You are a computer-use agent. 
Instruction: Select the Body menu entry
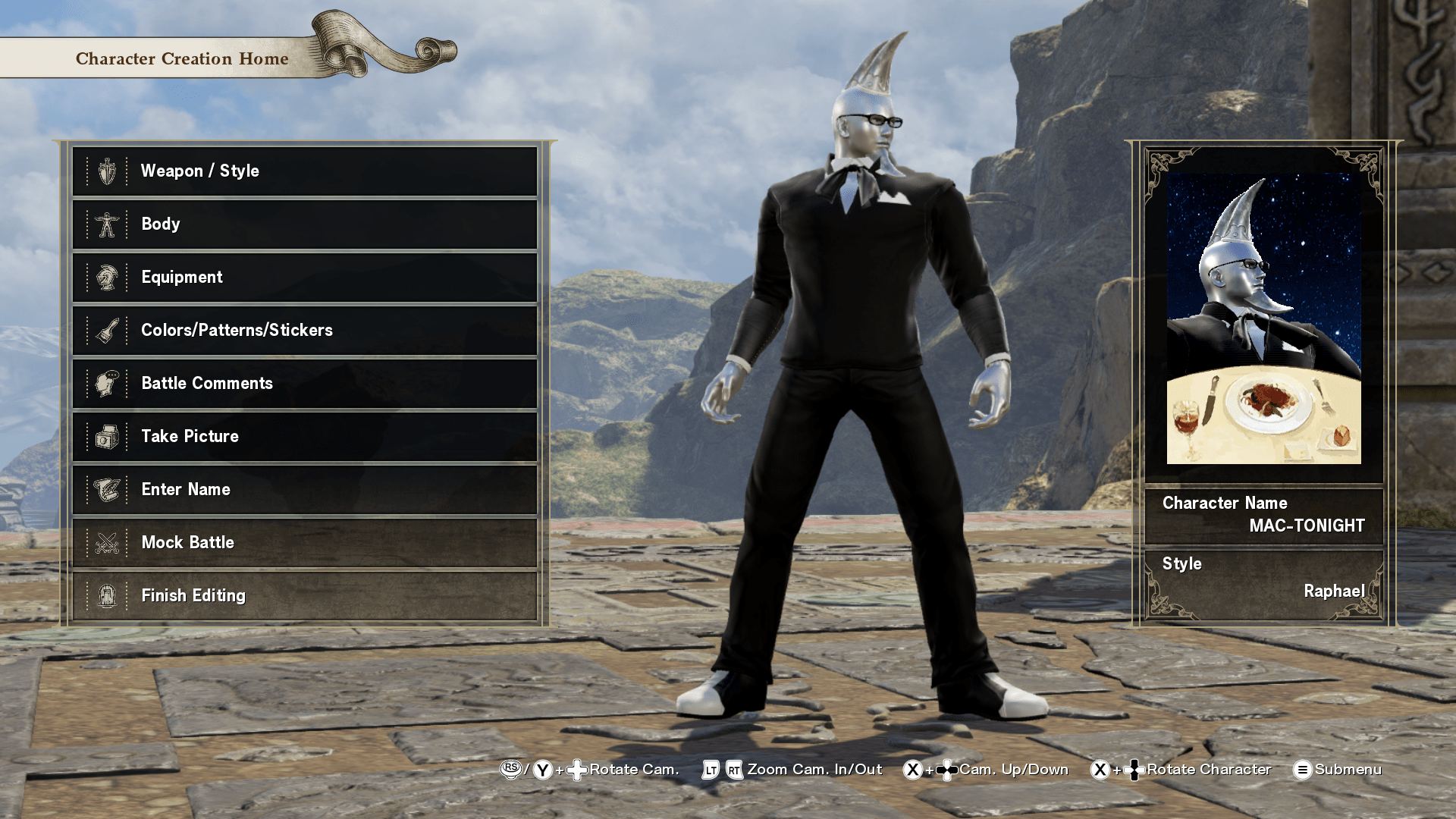304,224
